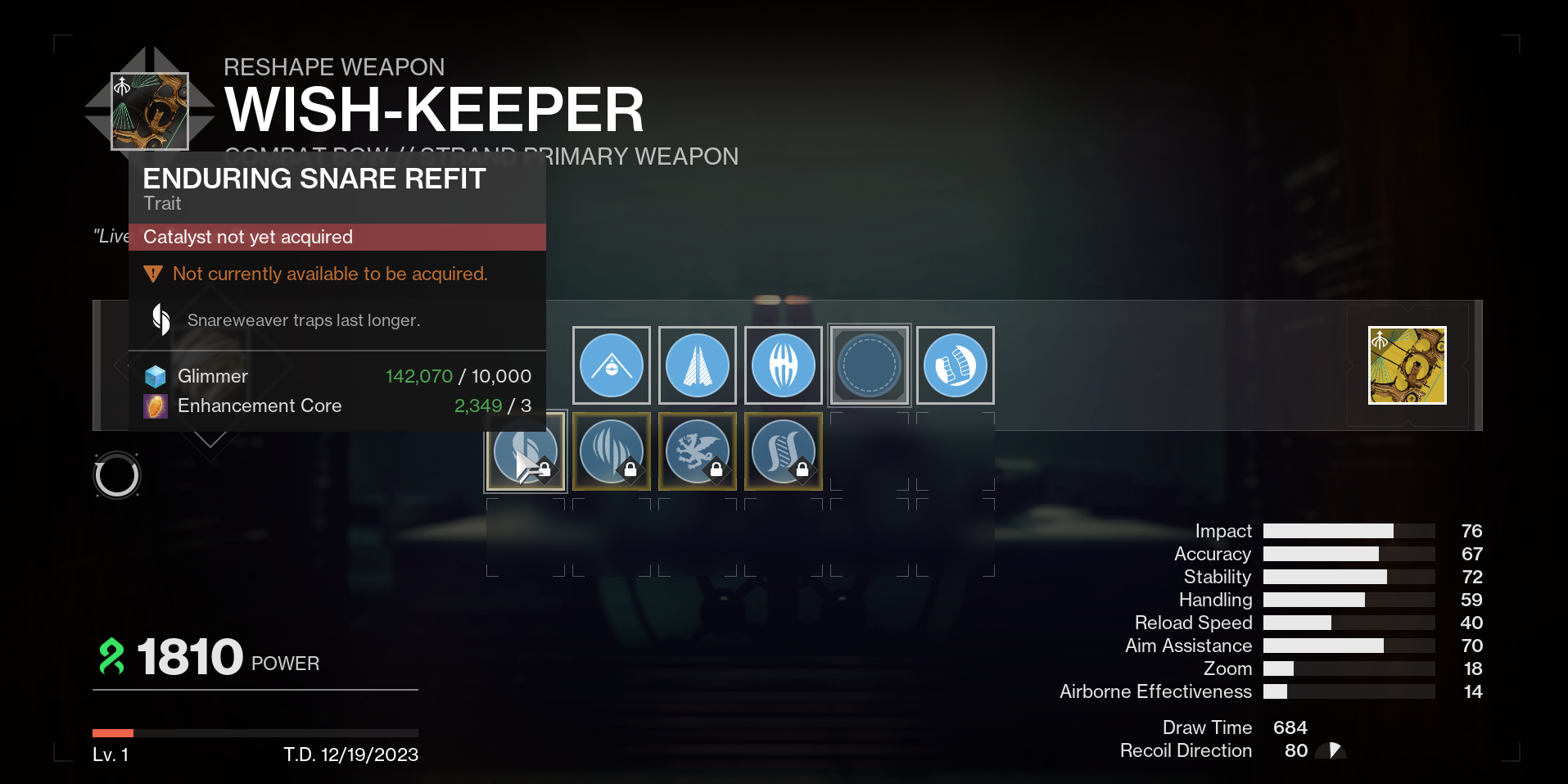The width and height of the screenshot is (1568, 784).
Task: Click the Glimmer currency cube icon
Action: click(x=156, y=376)
